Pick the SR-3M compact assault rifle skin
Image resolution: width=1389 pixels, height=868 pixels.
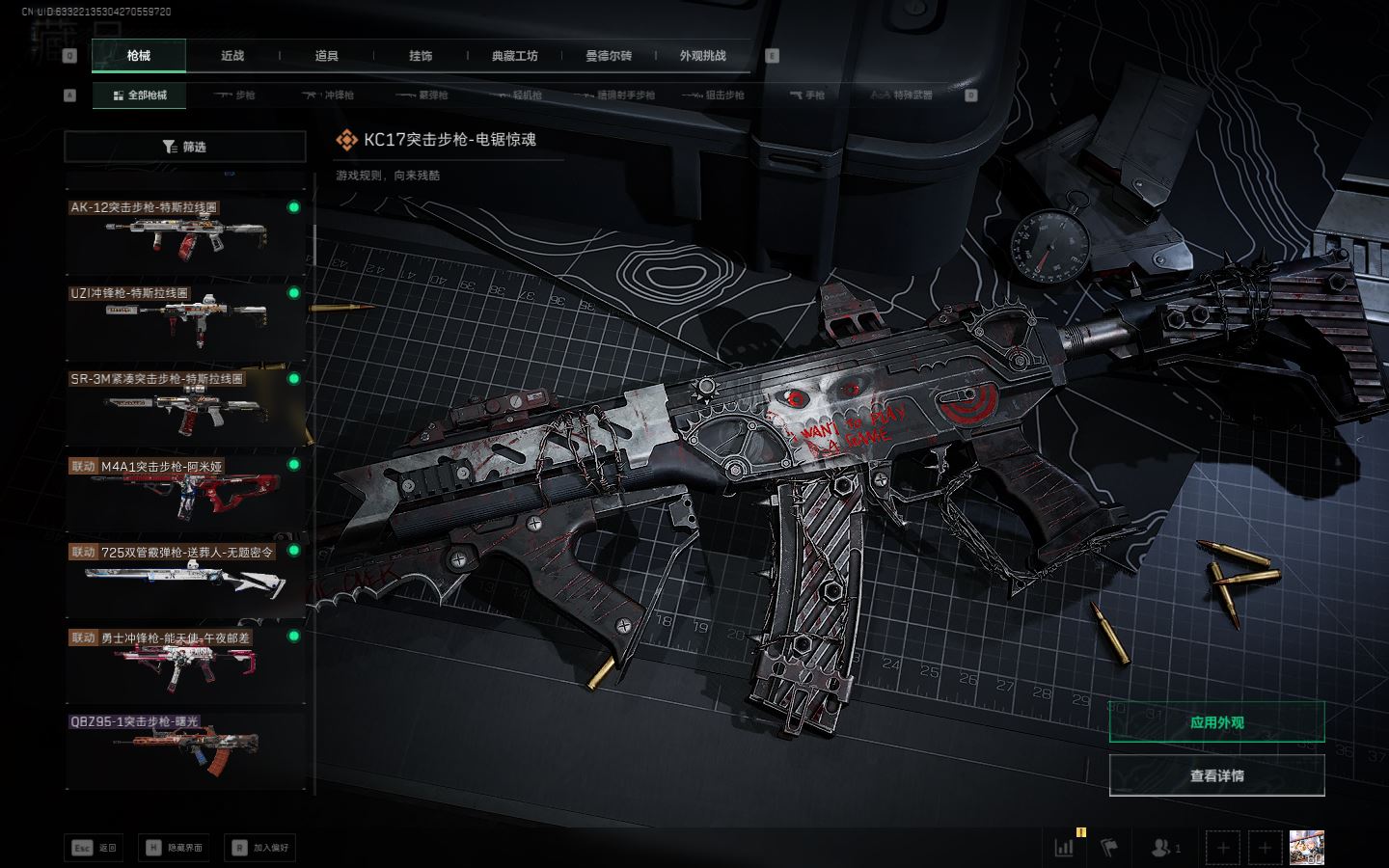[x=184, y=407]
